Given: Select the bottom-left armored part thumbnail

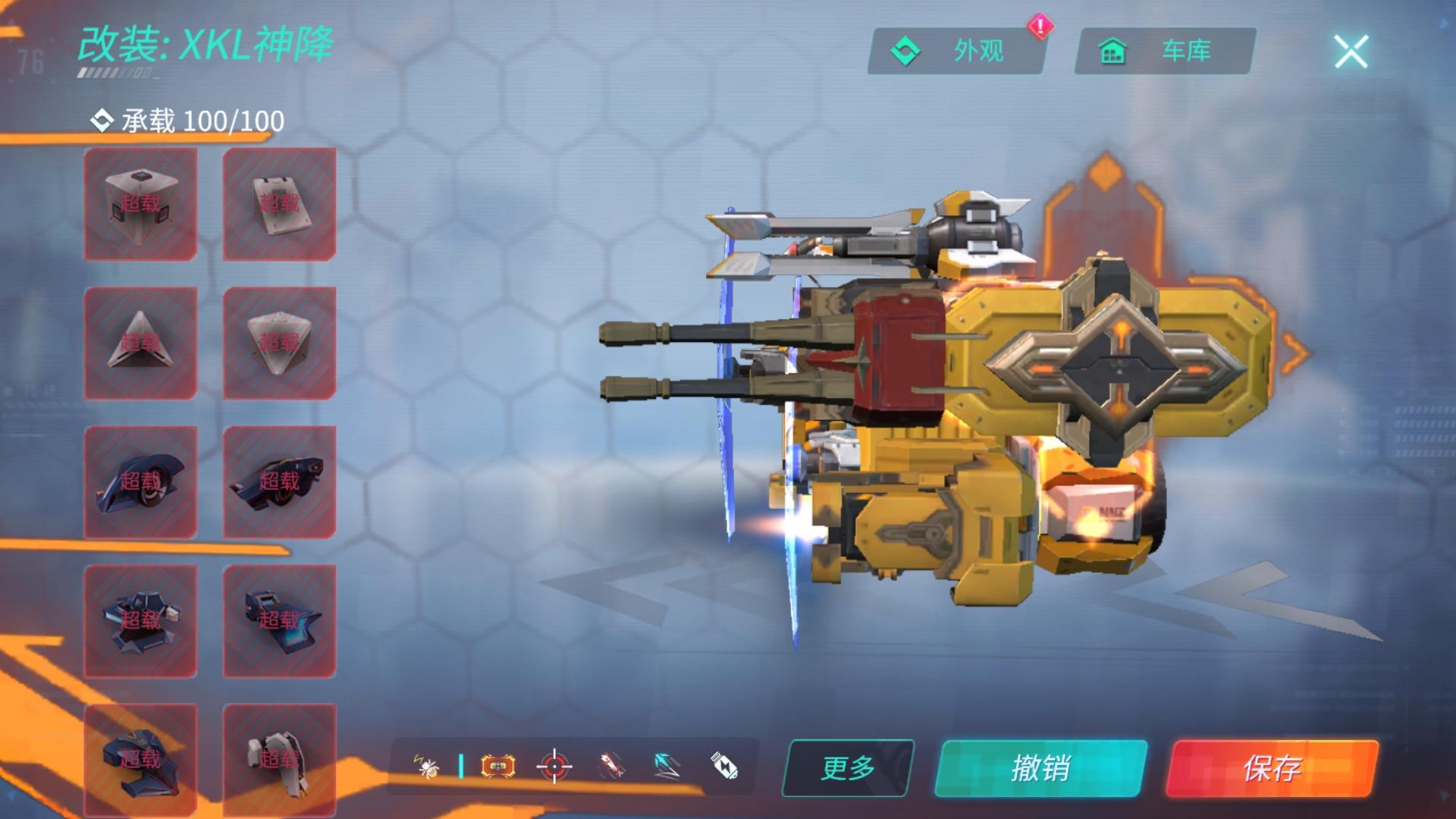Looking at the screenshot, I should (x=140, y=757).
